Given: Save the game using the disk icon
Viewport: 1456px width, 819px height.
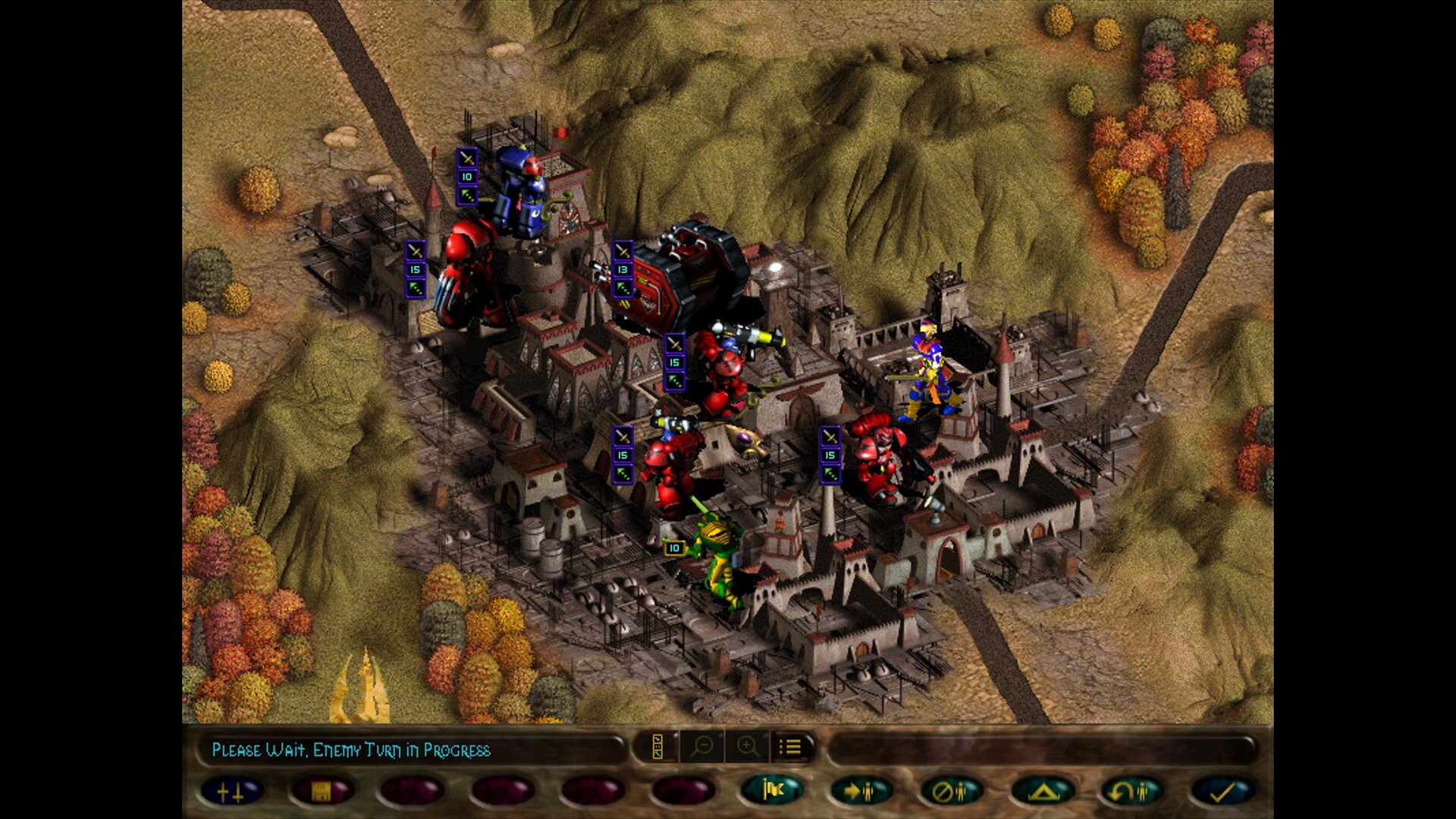Looking at the screenshot, I should (323, 791).
